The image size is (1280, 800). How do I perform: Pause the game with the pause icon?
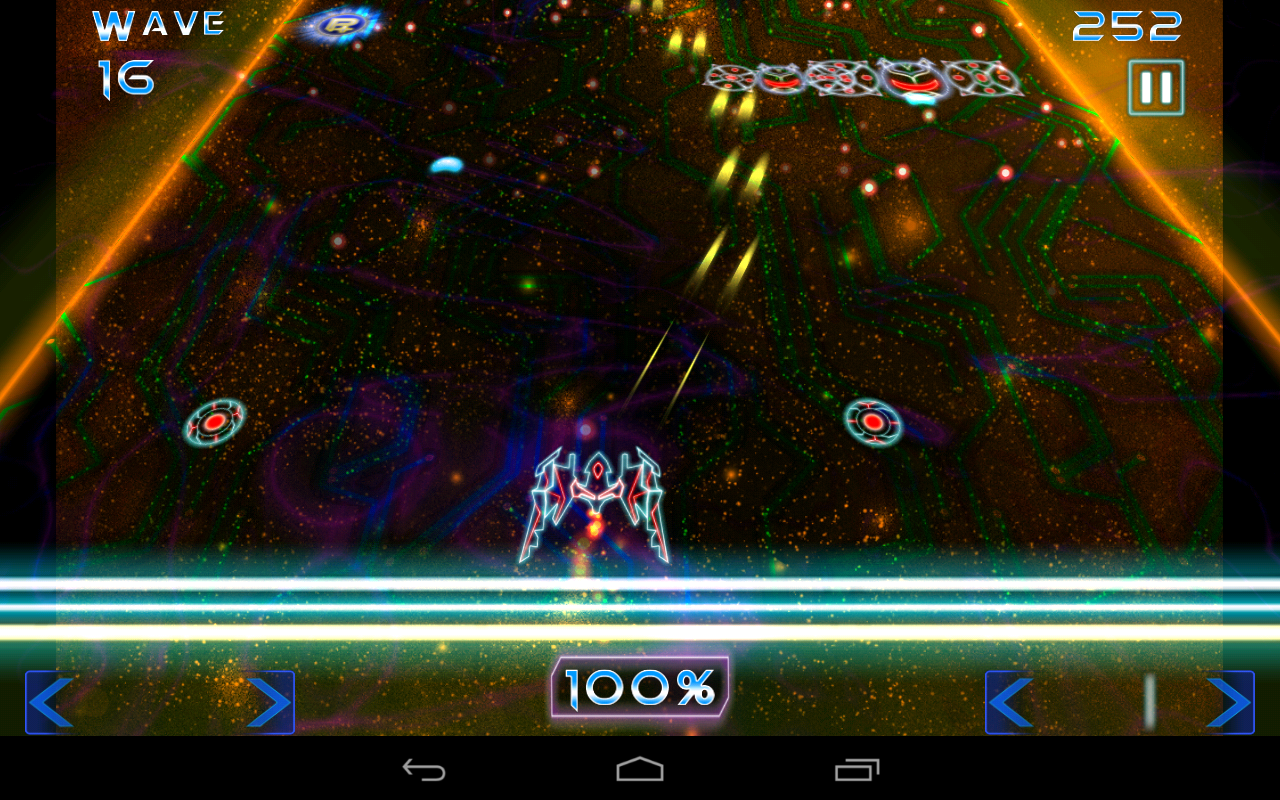(x=1155, y=85)
